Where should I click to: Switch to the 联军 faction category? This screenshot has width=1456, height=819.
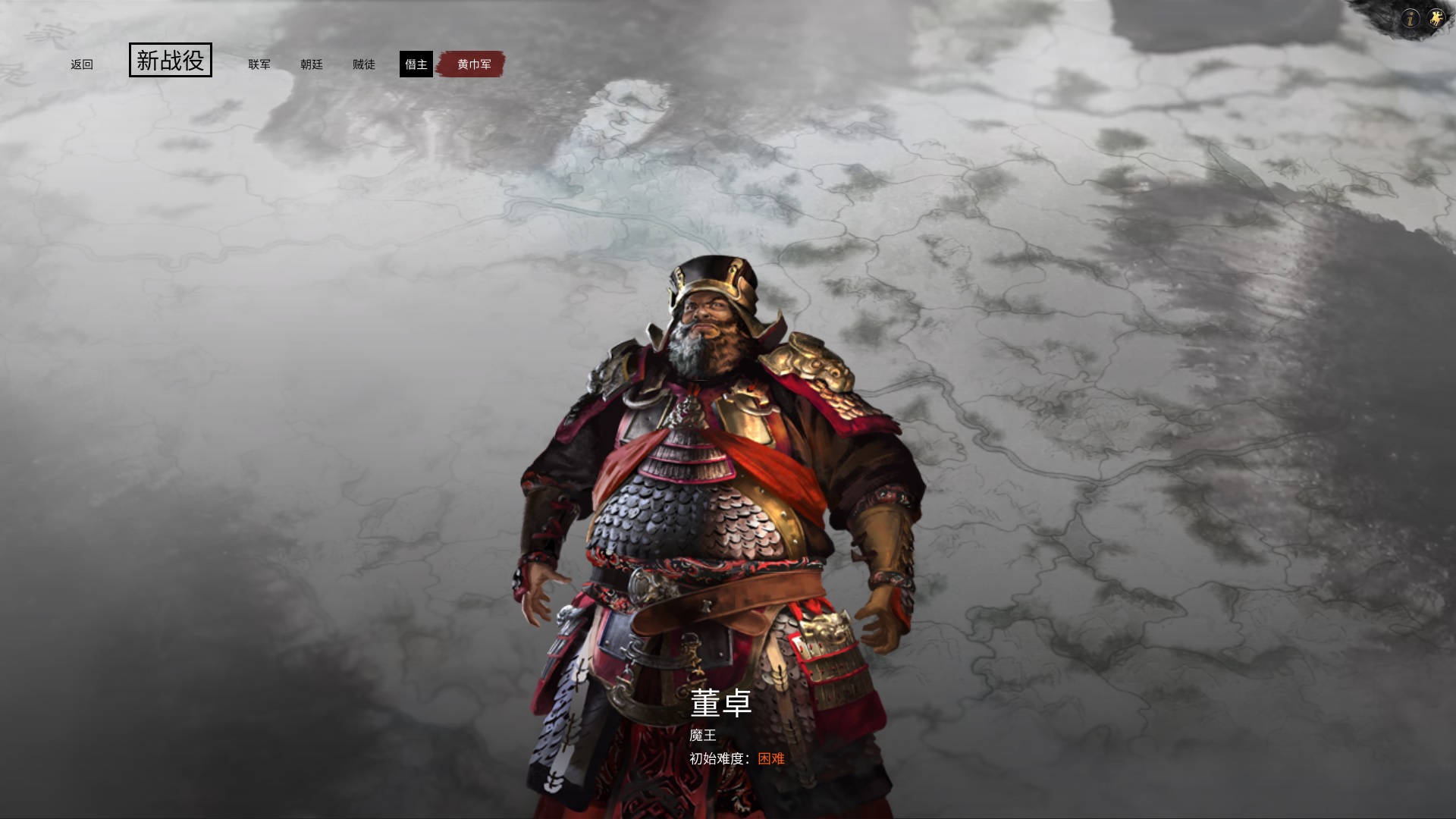click(259, 65)
